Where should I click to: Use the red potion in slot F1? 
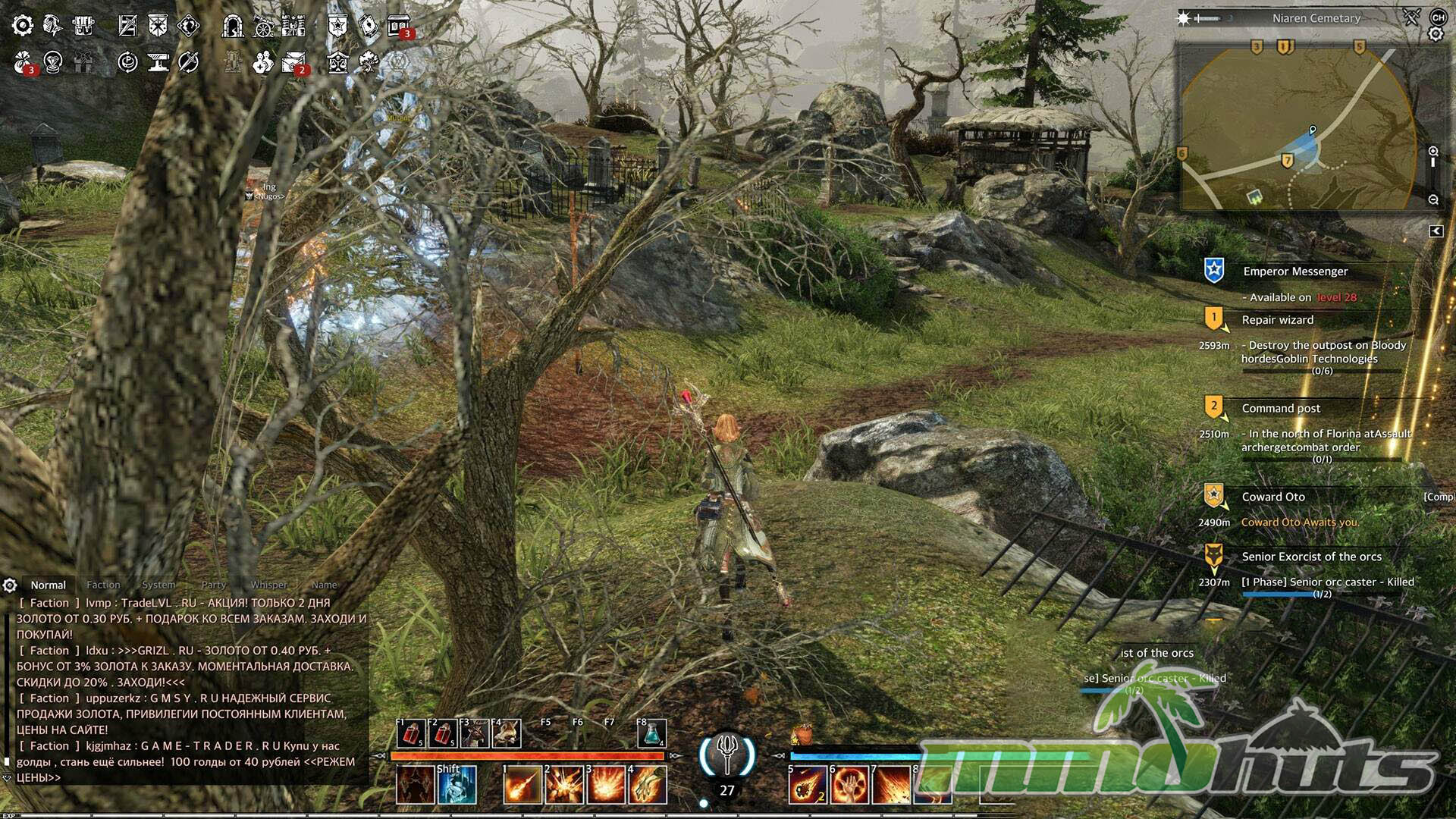tap(411, 734)
